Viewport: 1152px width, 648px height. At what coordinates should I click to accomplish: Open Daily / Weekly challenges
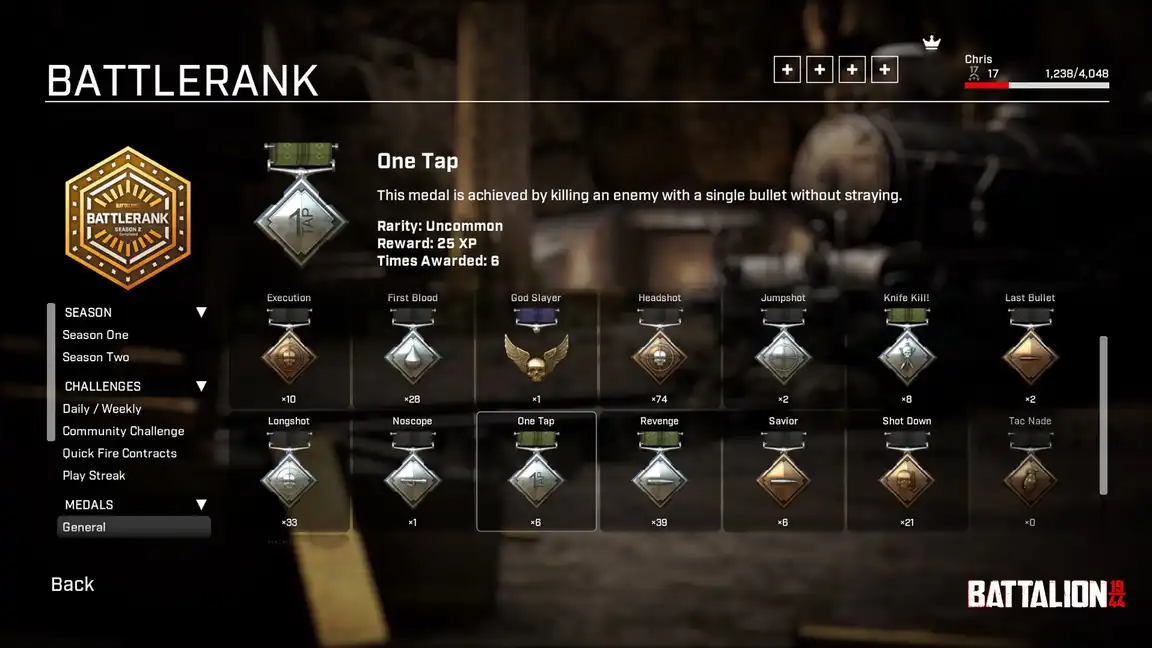102,409
